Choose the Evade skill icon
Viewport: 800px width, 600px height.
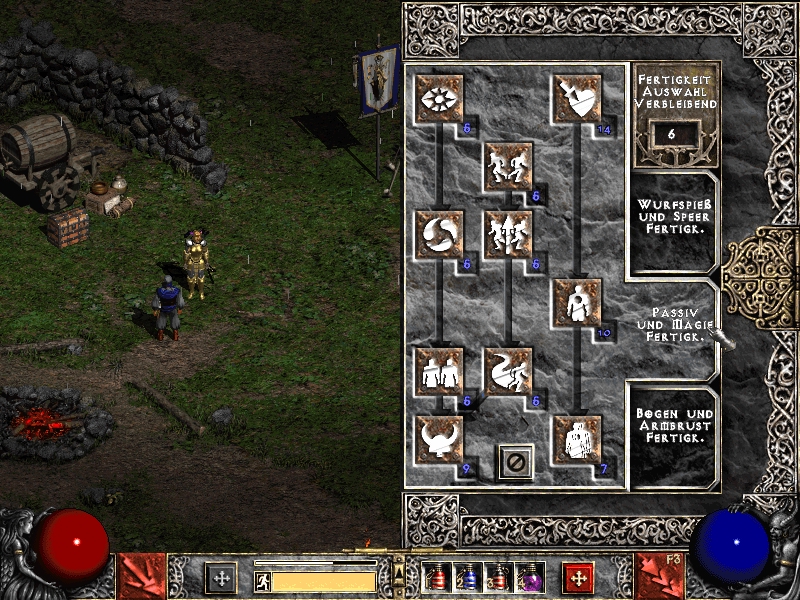point(508,370)
